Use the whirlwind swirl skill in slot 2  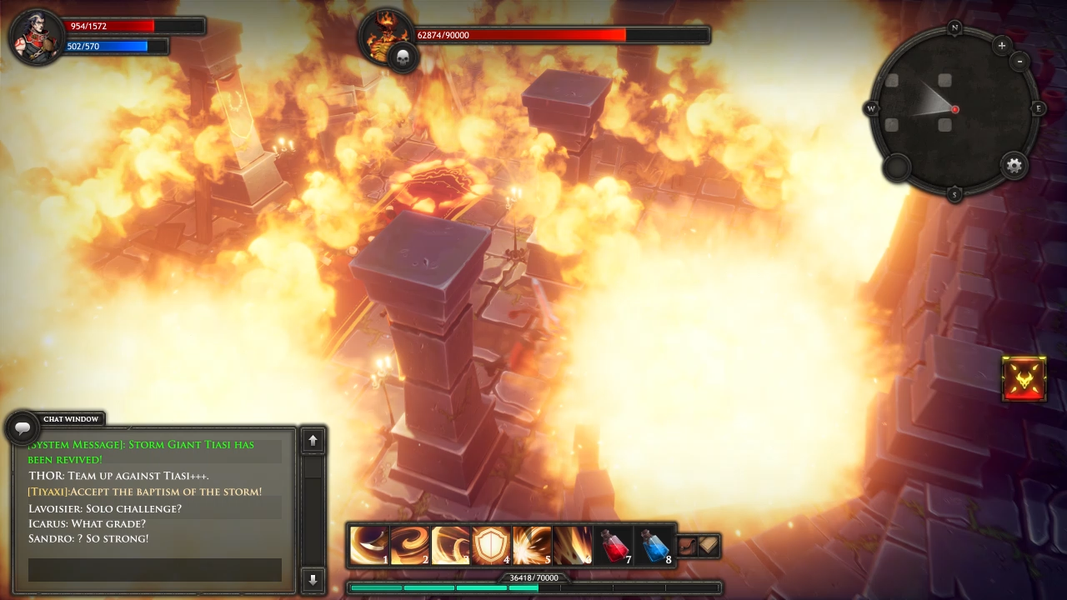pyautogui.click(x=410, y=546)
